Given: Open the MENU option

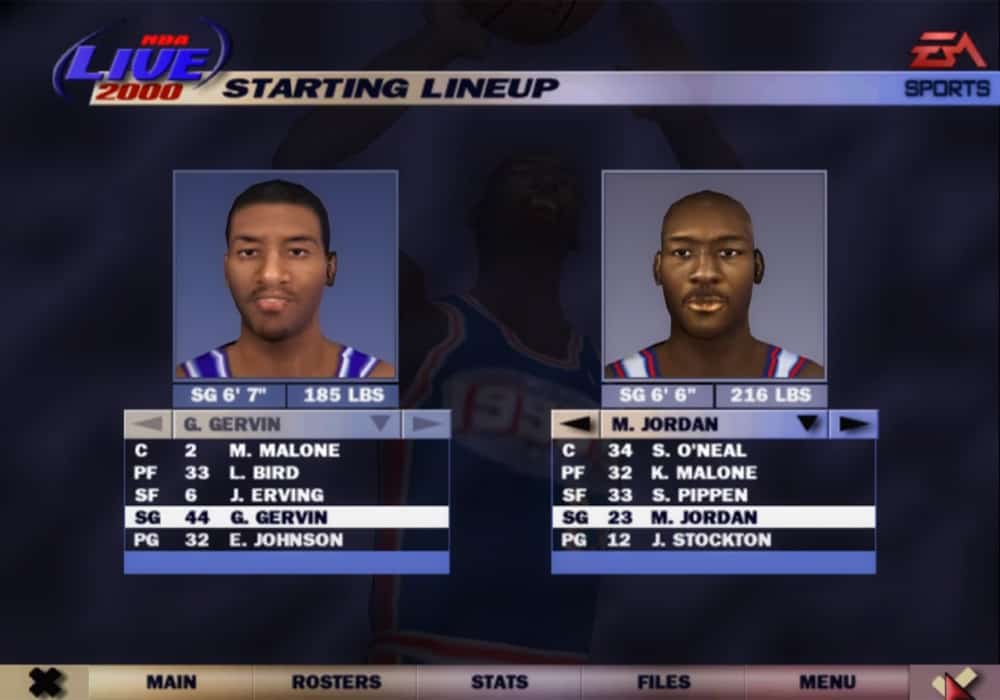Looking at the screenshot, I should point(827,682).
